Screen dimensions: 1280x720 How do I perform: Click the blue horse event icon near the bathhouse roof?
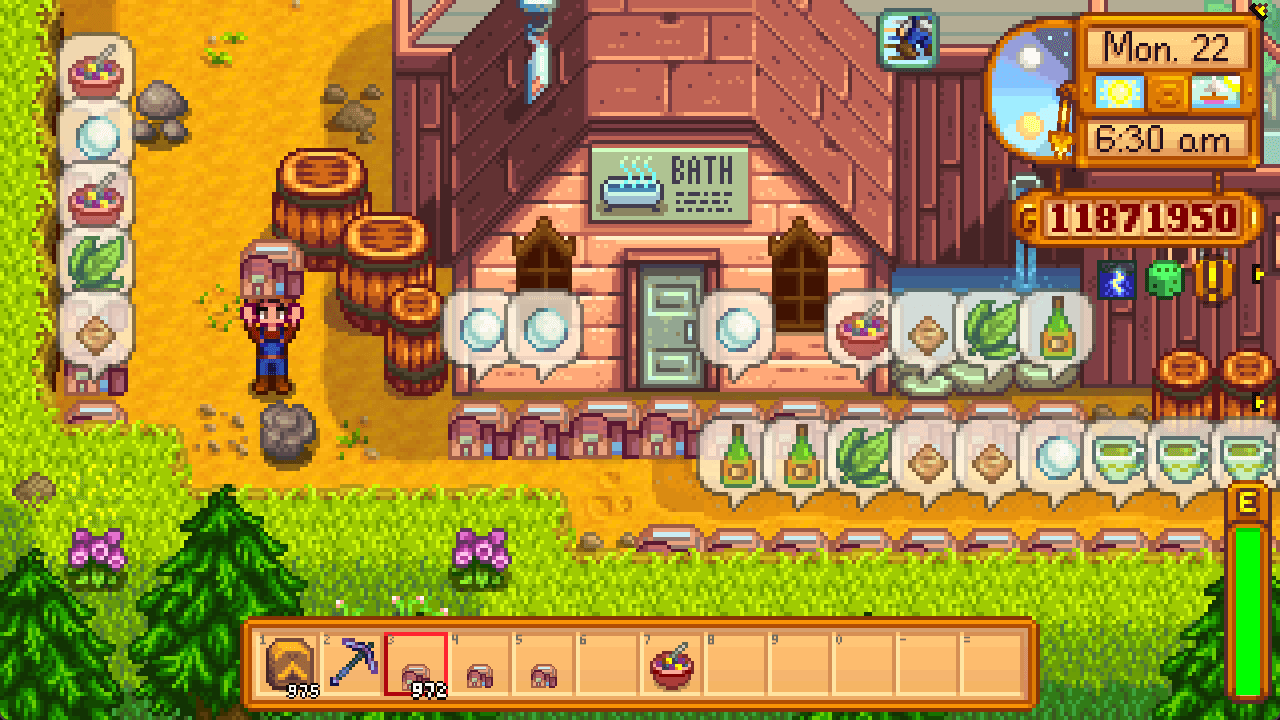[906, 37]
